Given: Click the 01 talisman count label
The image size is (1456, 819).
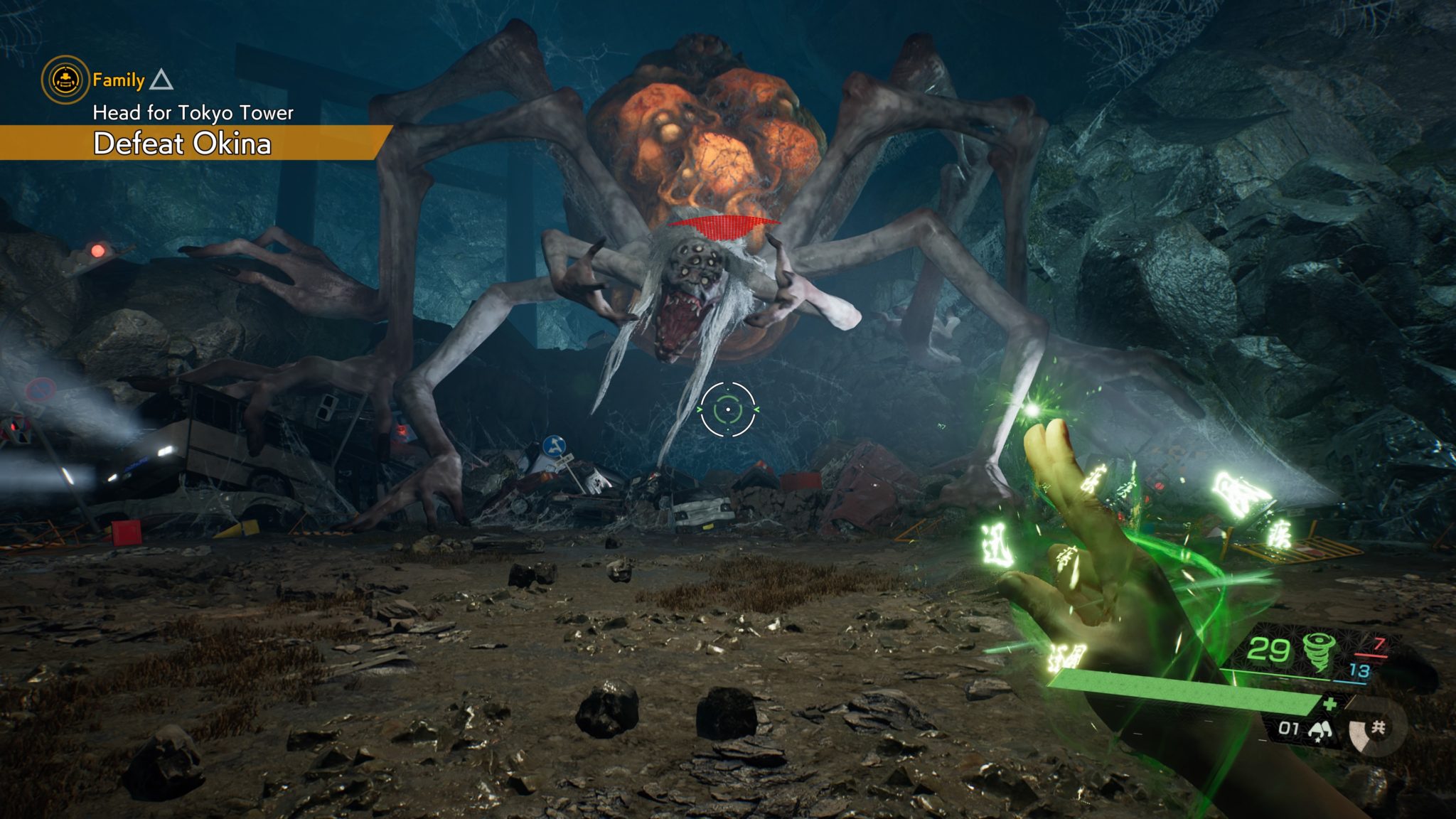Looking at the screenshot, I should point(1288,729).
